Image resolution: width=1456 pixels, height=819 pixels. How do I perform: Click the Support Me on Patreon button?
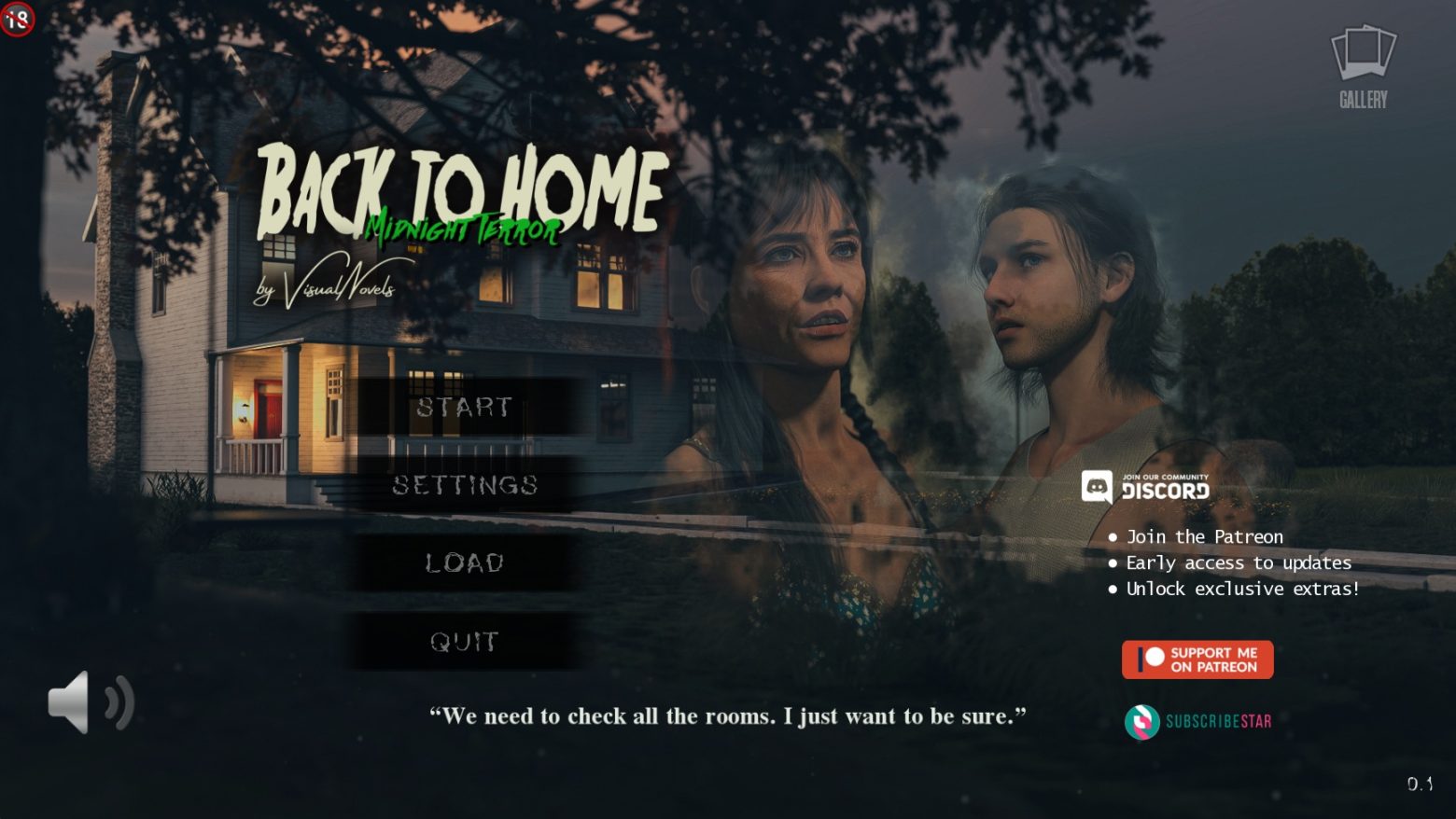tap(1197, 659)
